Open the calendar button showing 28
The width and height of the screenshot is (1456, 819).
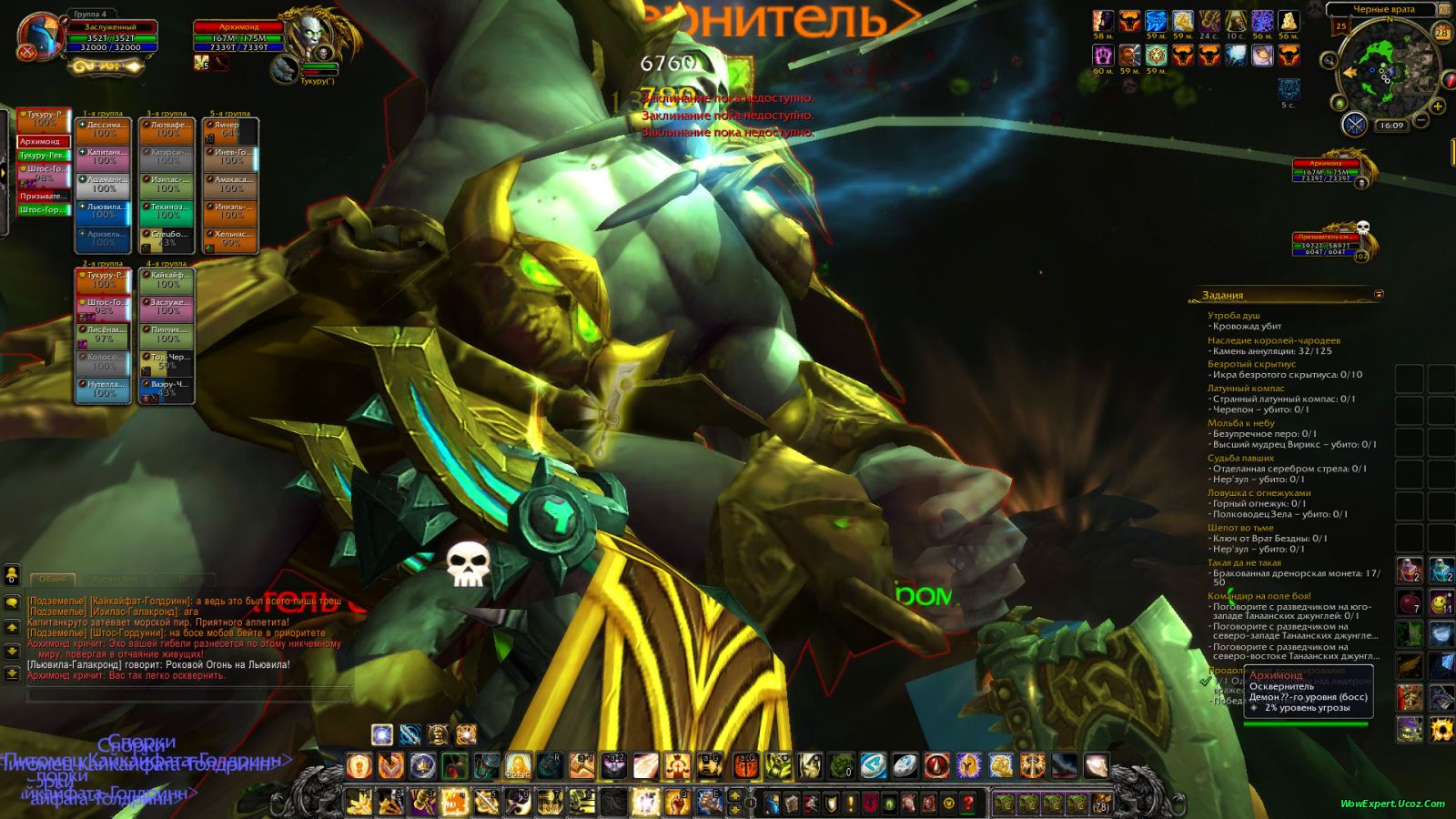click(x=1441, y=33)
